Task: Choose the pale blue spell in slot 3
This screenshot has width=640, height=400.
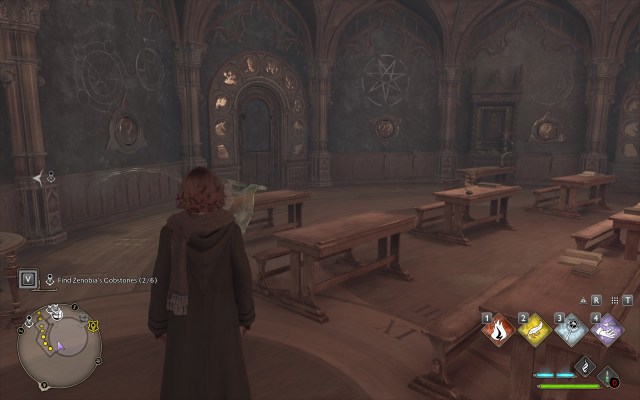Action: point(571,331)
